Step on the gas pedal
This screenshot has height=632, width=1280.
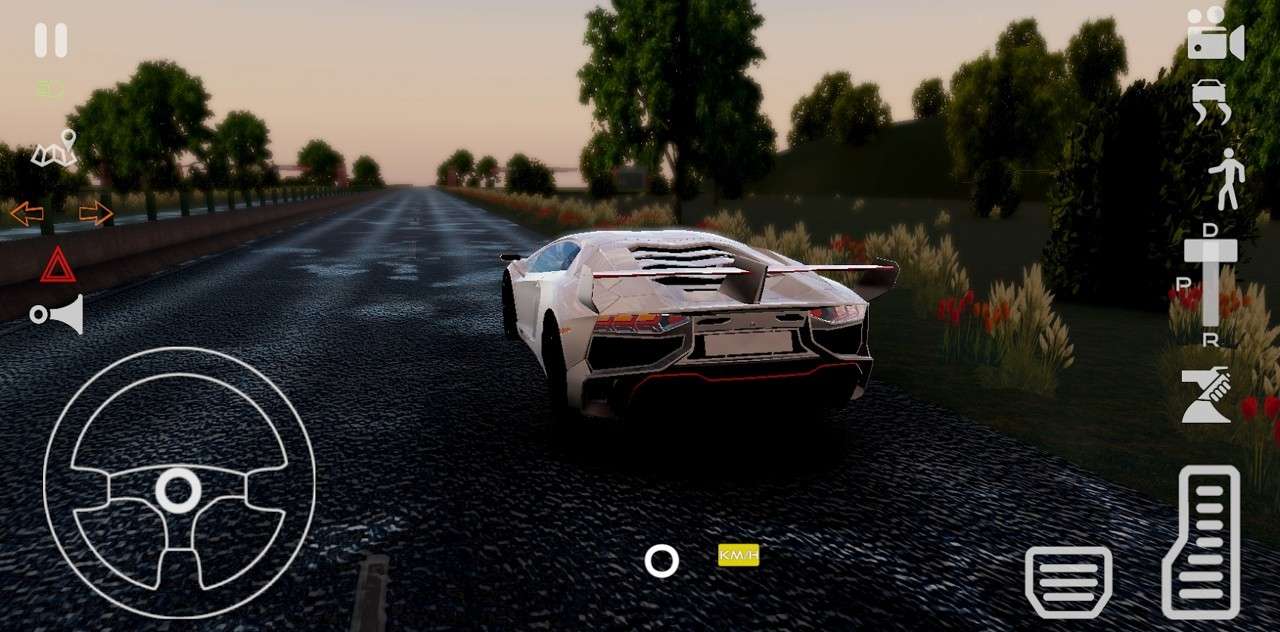pyautogui.click(x=1201, y=542)
